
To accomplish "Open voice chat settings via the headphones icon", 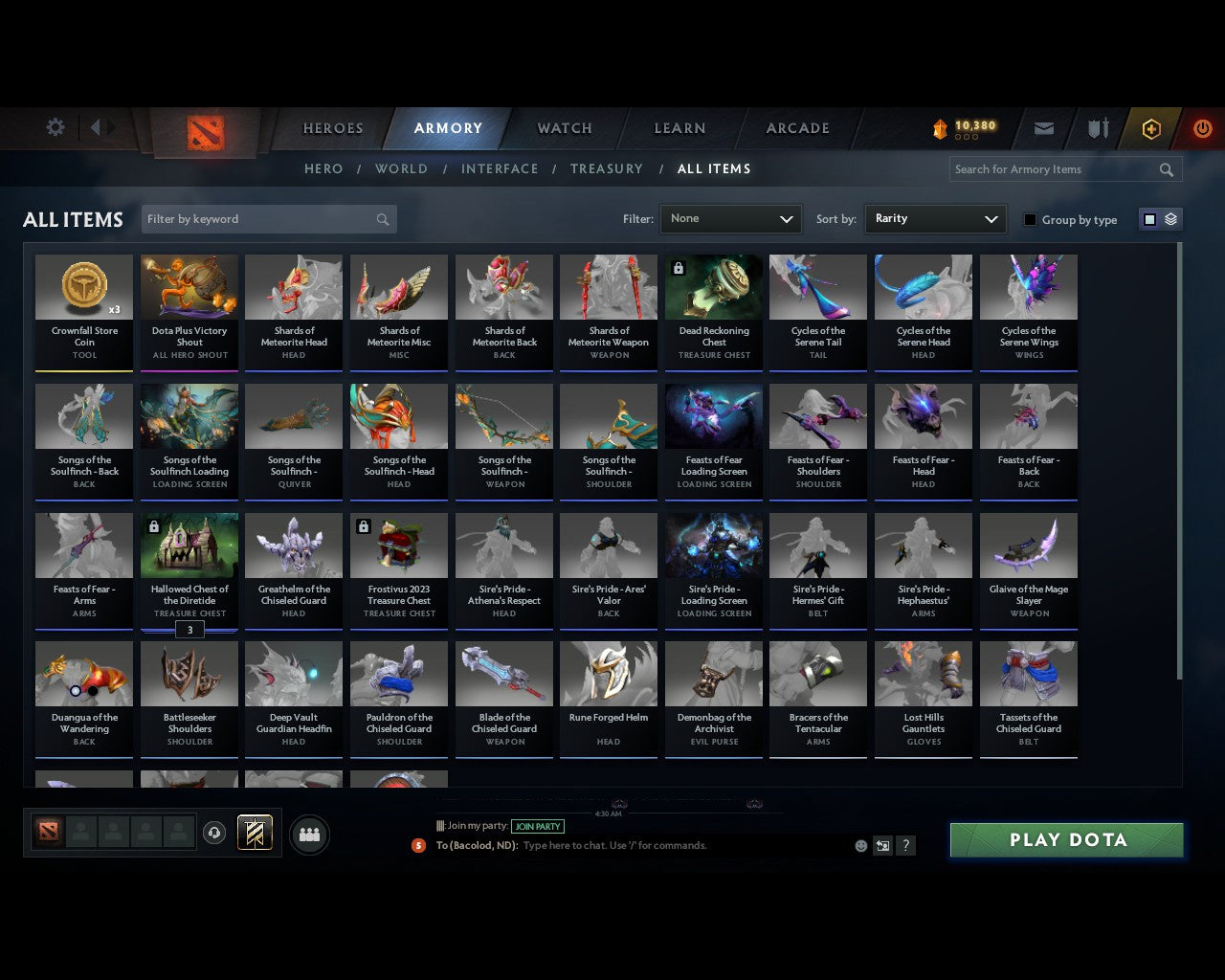I will coord(215,833).
